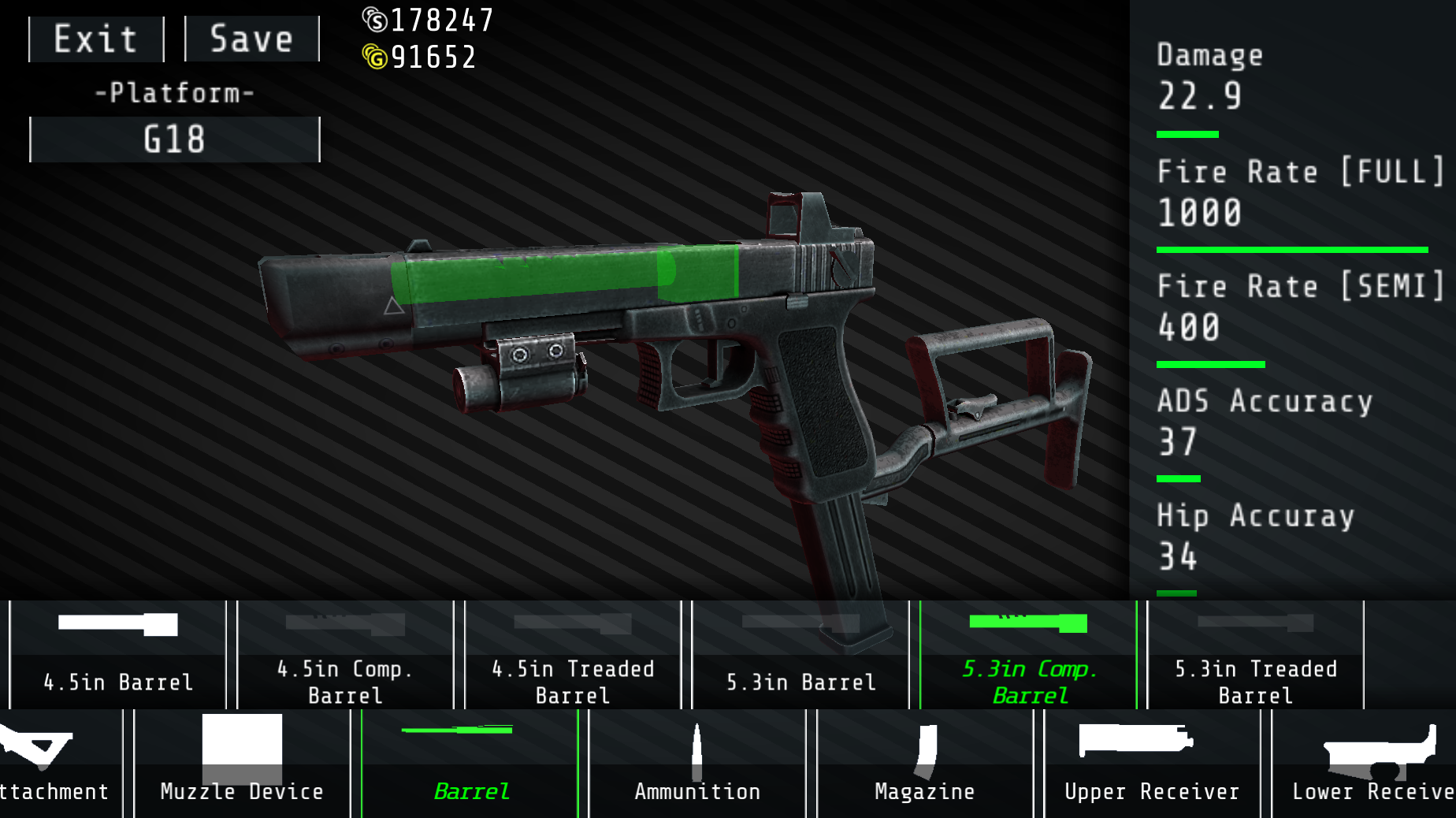Click the gold coin currency icon
1456x818 pixels.
pos(377,56)
